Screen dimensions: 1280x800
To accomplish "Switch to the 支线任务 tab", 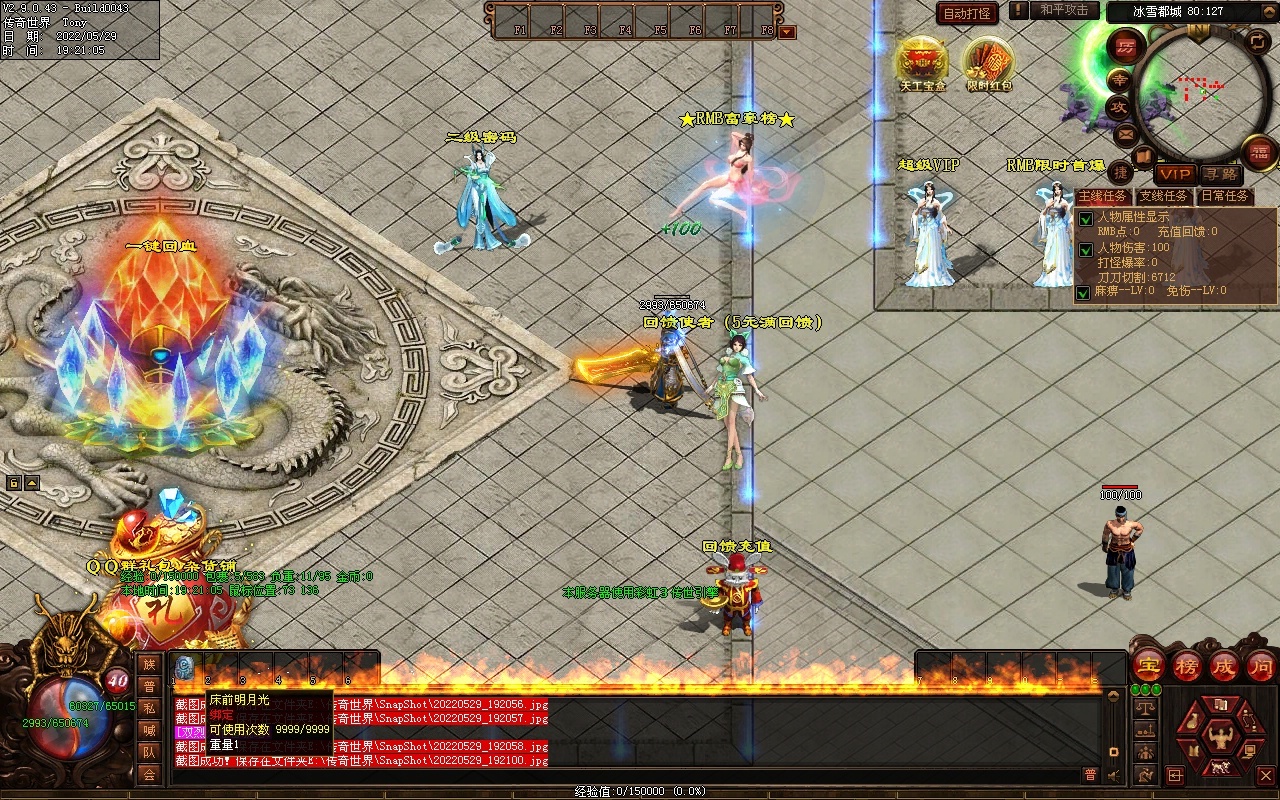I will click(1164, 197).
